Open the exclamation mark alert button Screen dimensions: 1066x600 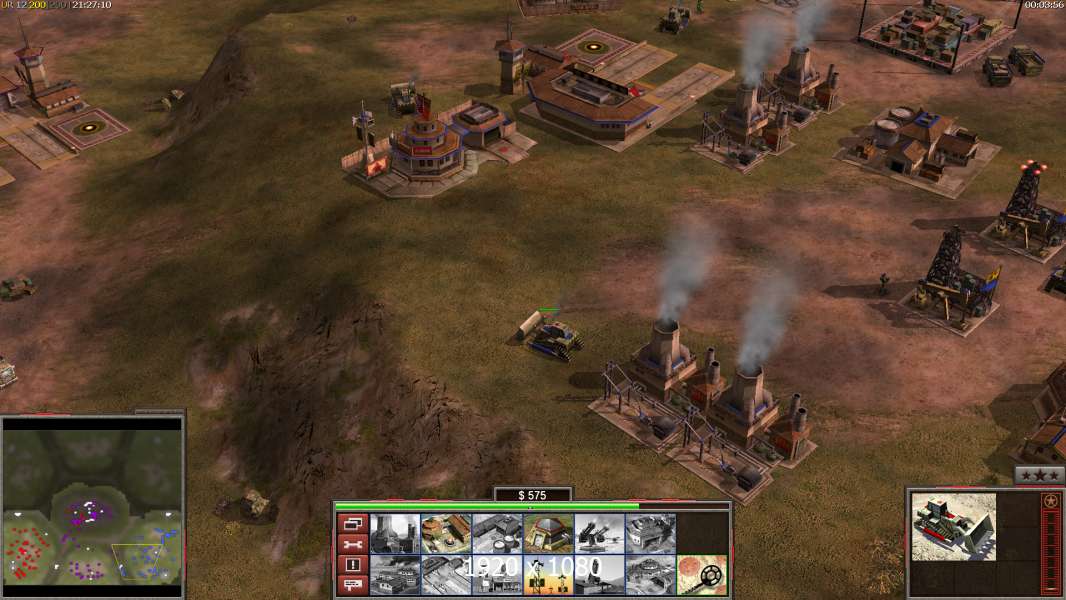[x=352, y=565]
